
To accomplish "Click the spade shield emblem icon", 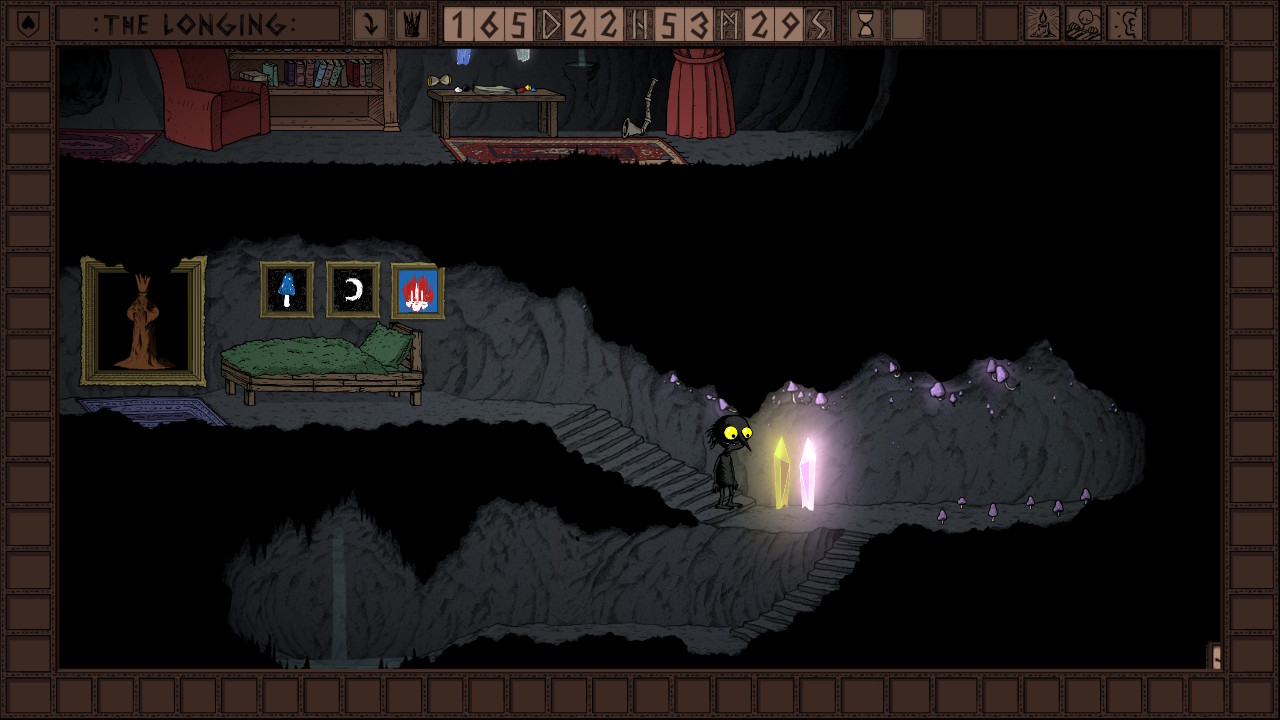I will [28, 23].
